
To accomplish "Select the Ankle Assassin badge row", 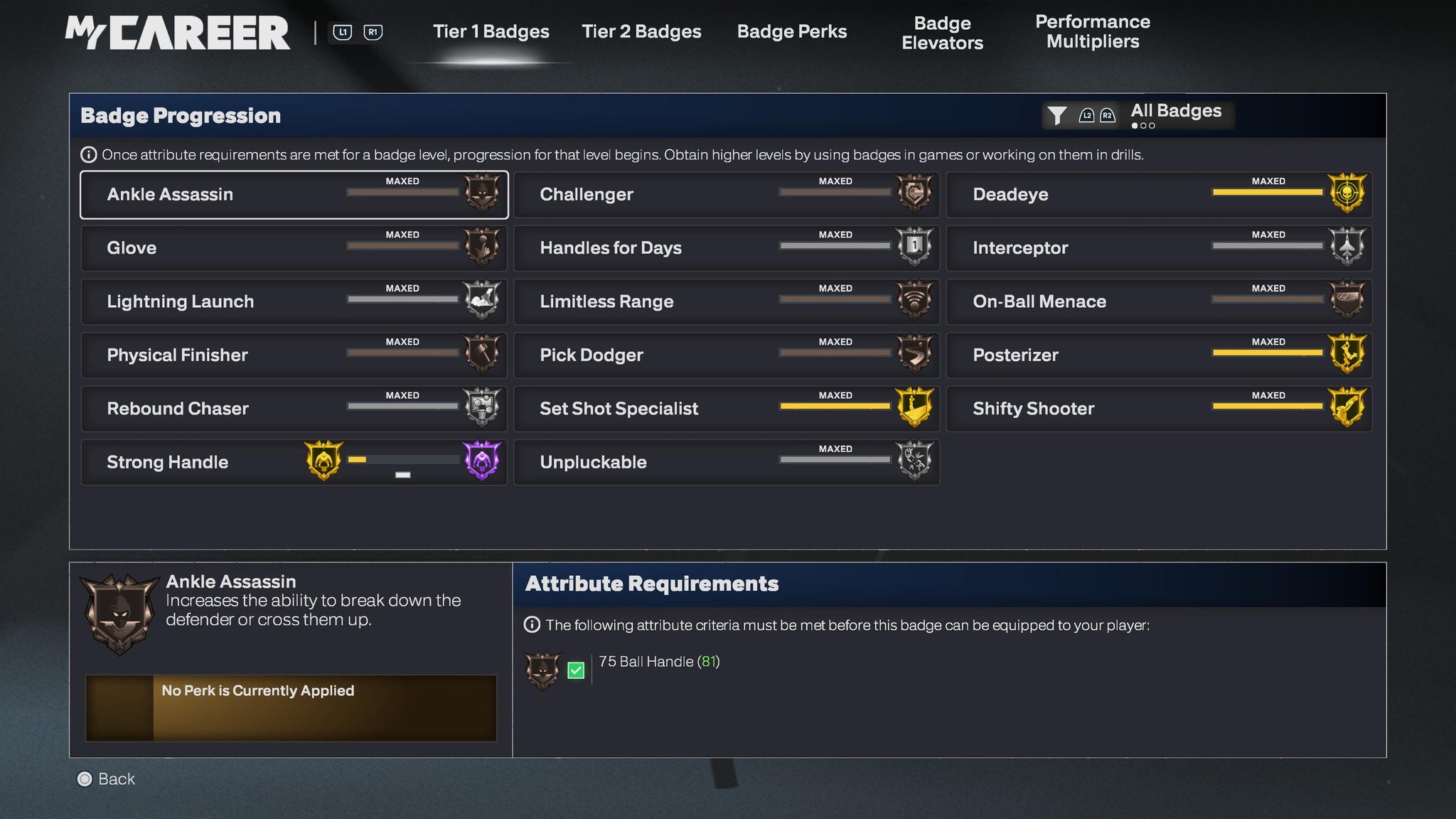I will coord(294,195).
